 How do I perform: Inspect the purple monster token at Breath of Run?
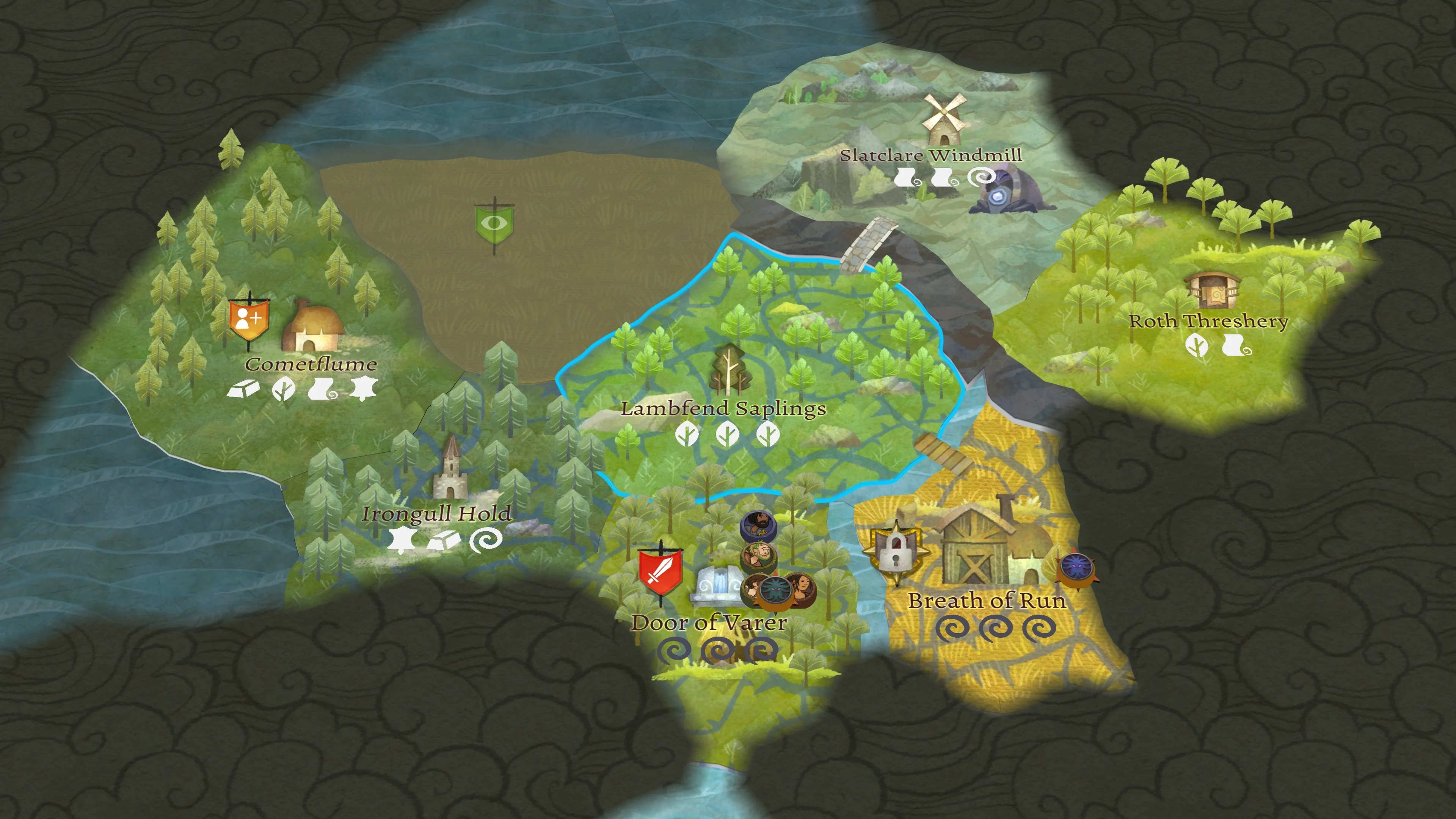point(1075,569)
